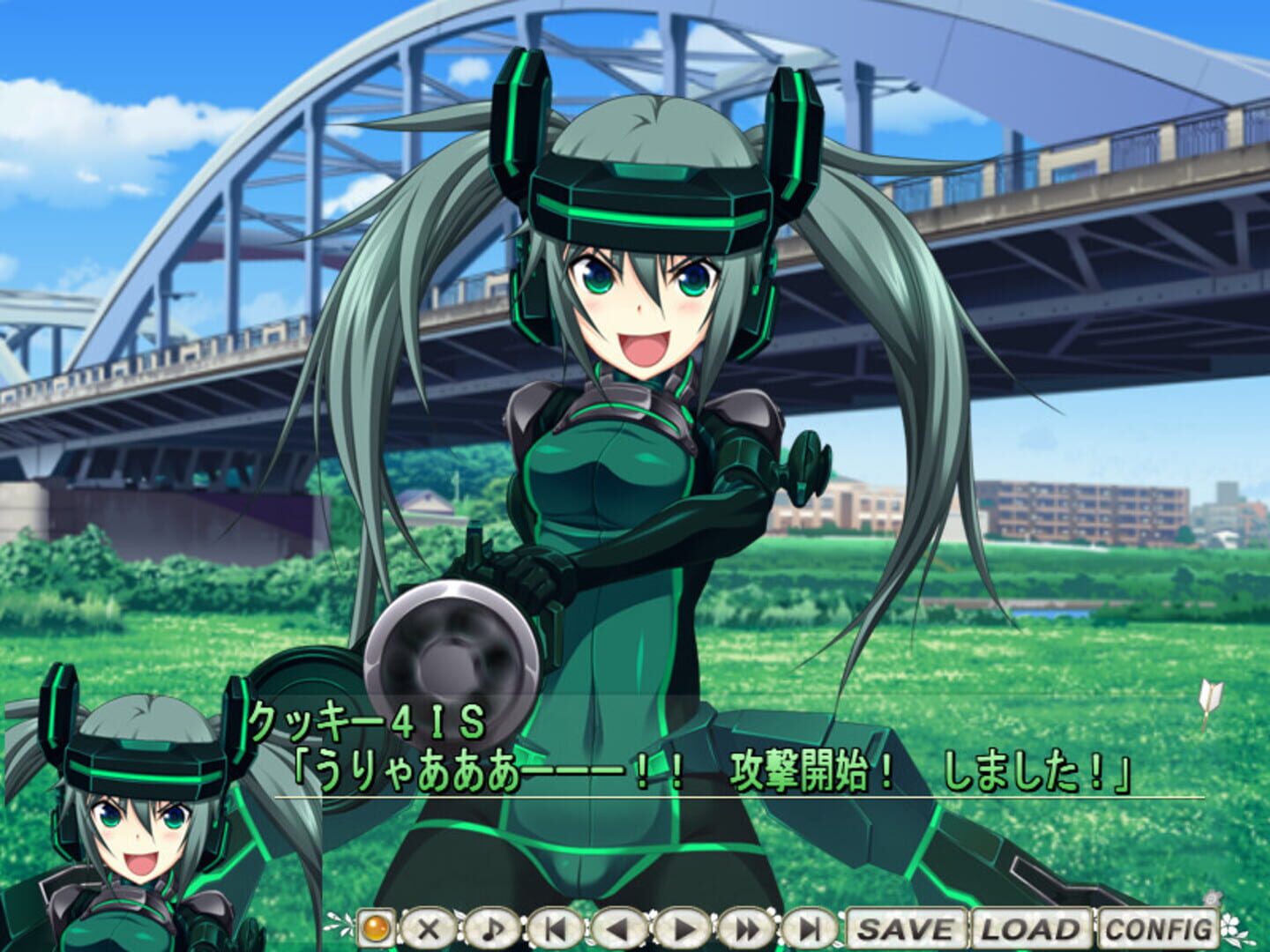
Task: Jump ahead with the skip-to-next button
Action: point(811,928)
